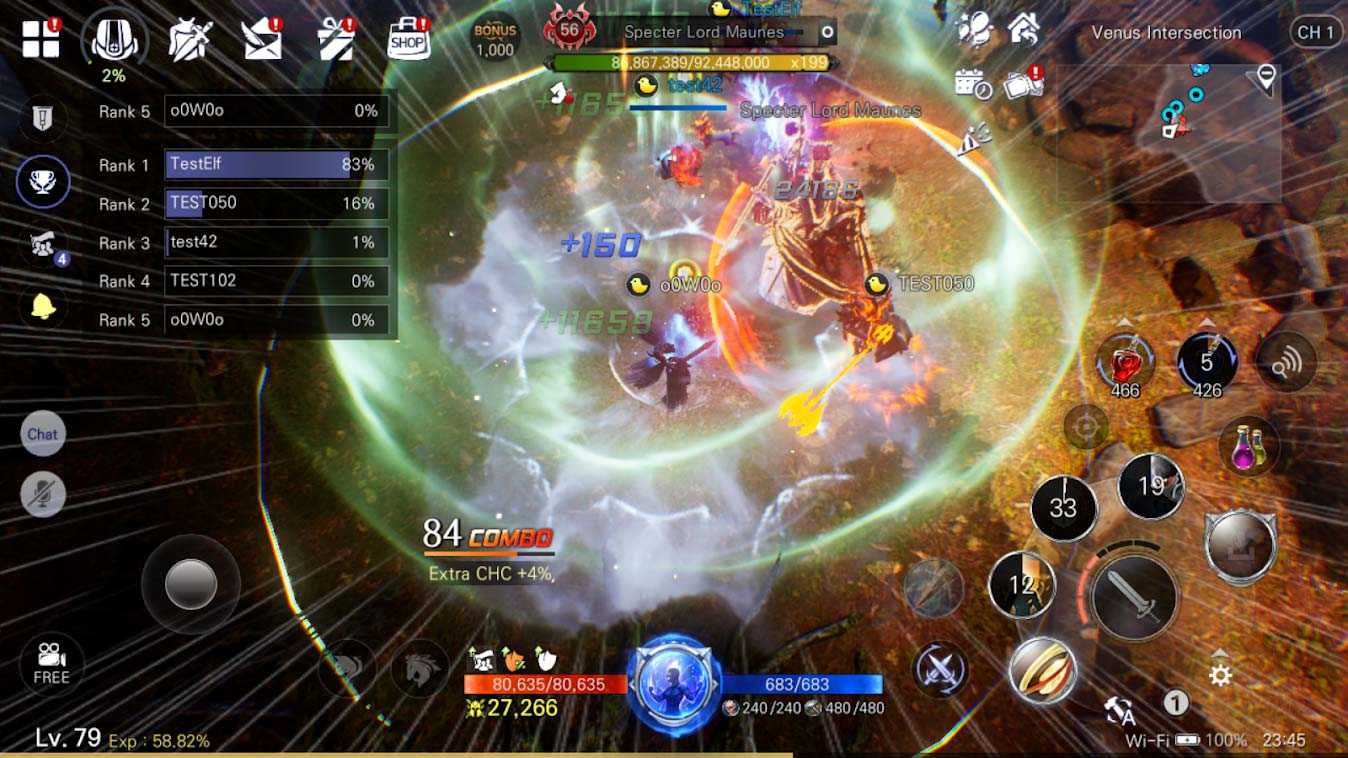The height and width of the screenshot is (758, 1348).
Task: Use the red health potion slot
Action: click(1125, 362)
